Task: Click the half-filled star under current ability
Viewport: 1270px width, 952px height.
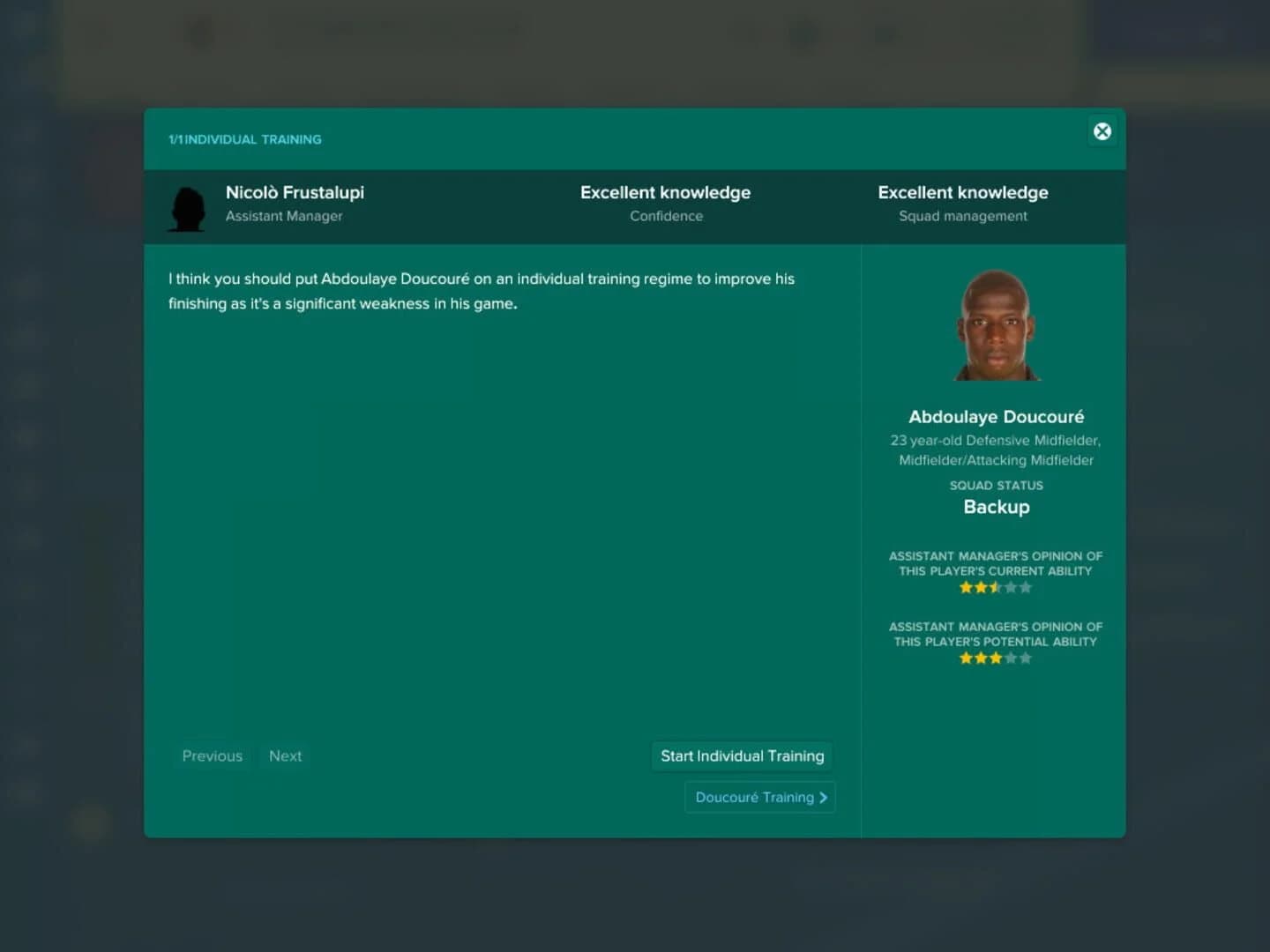Action: coord(996,587)
